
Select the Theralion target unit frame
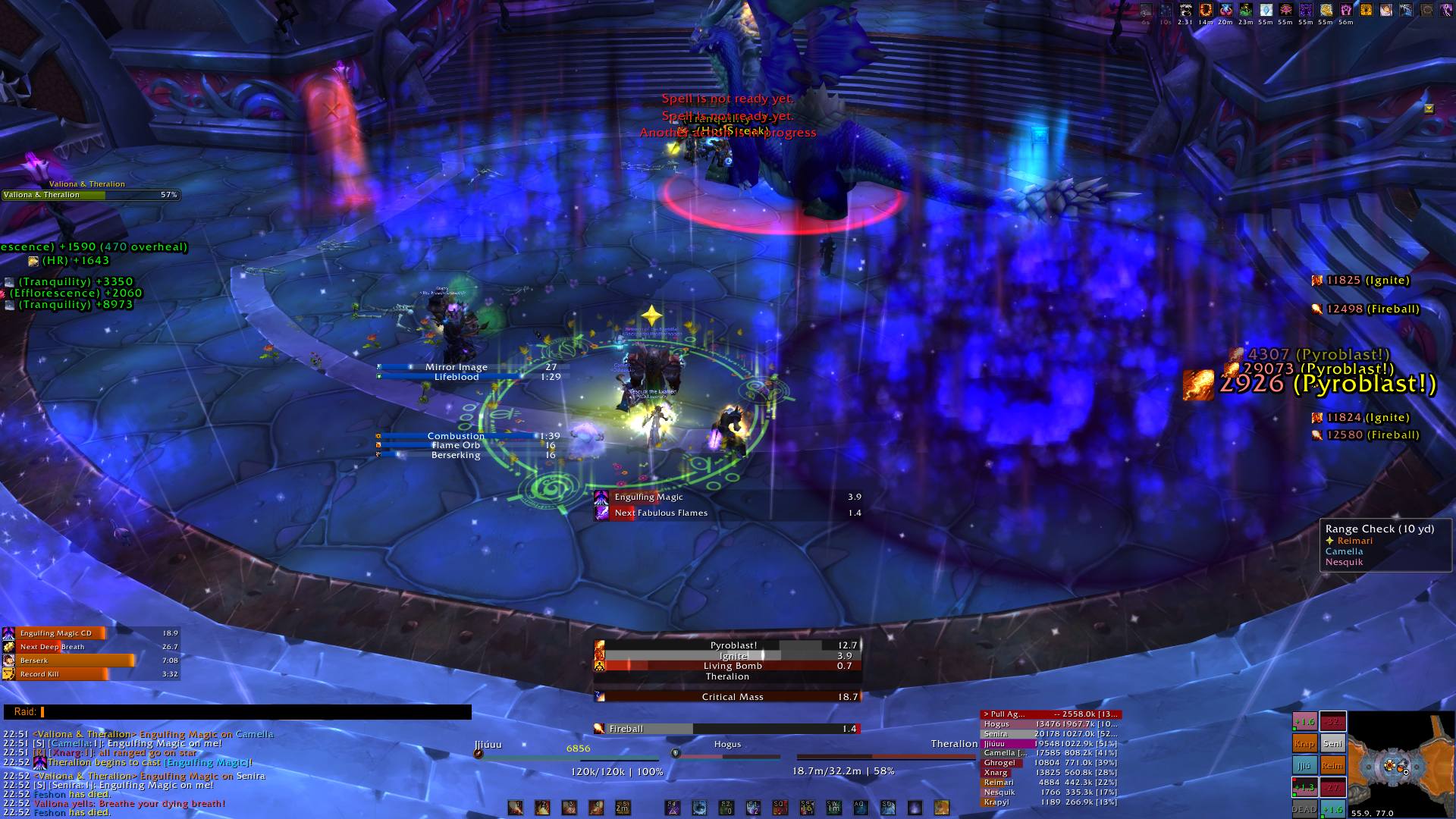tap(886, 756)
